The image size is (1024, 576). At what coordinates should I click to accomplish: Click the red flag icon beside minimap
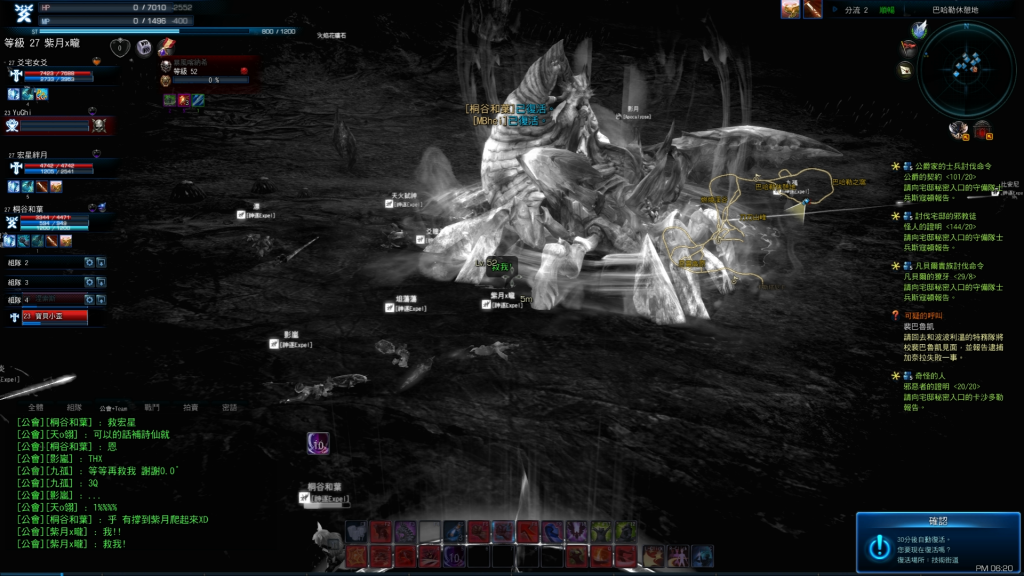point(908,47)
